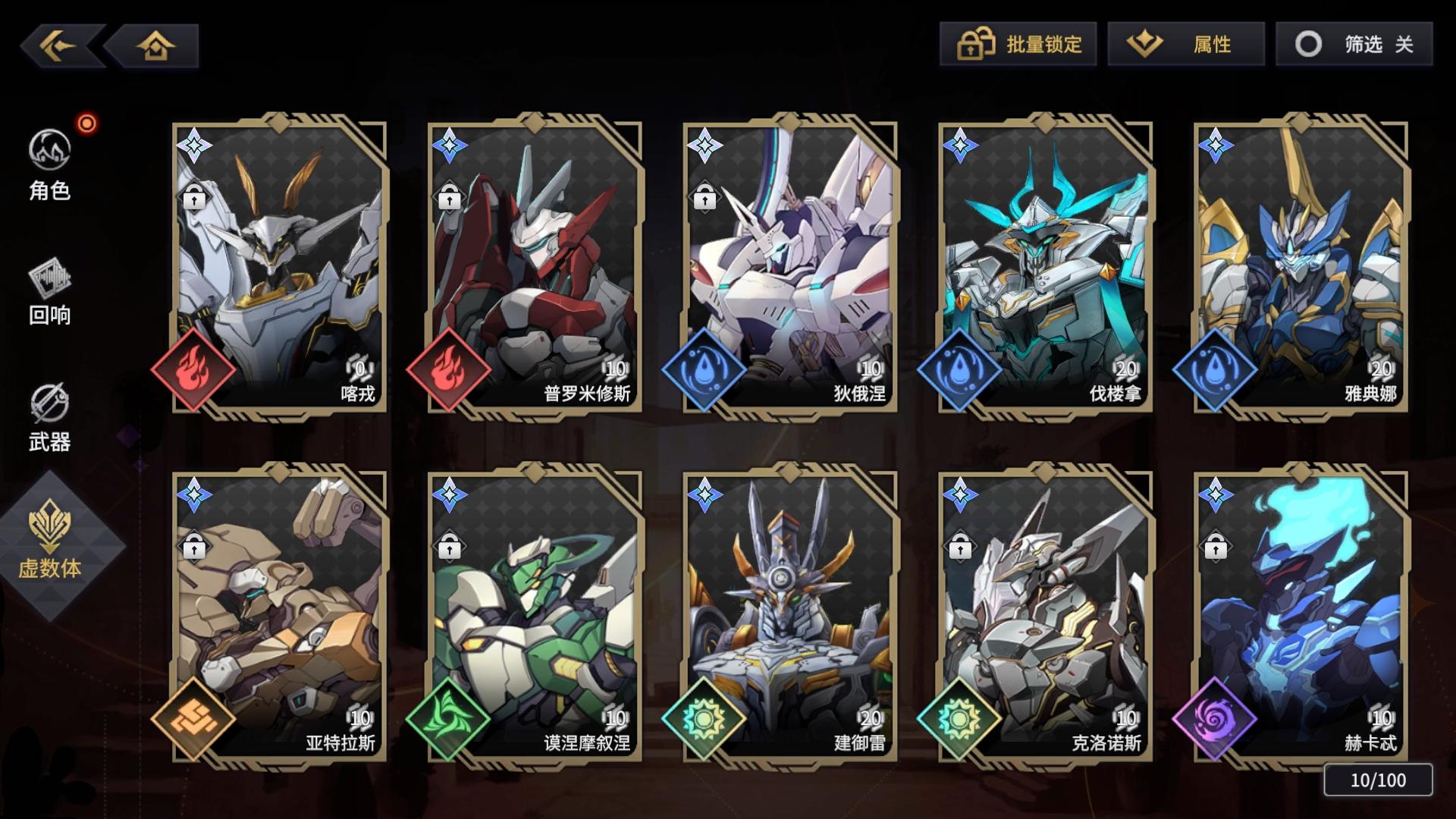Select the 武器 weapons sidebar icon

tap(48, 417)
